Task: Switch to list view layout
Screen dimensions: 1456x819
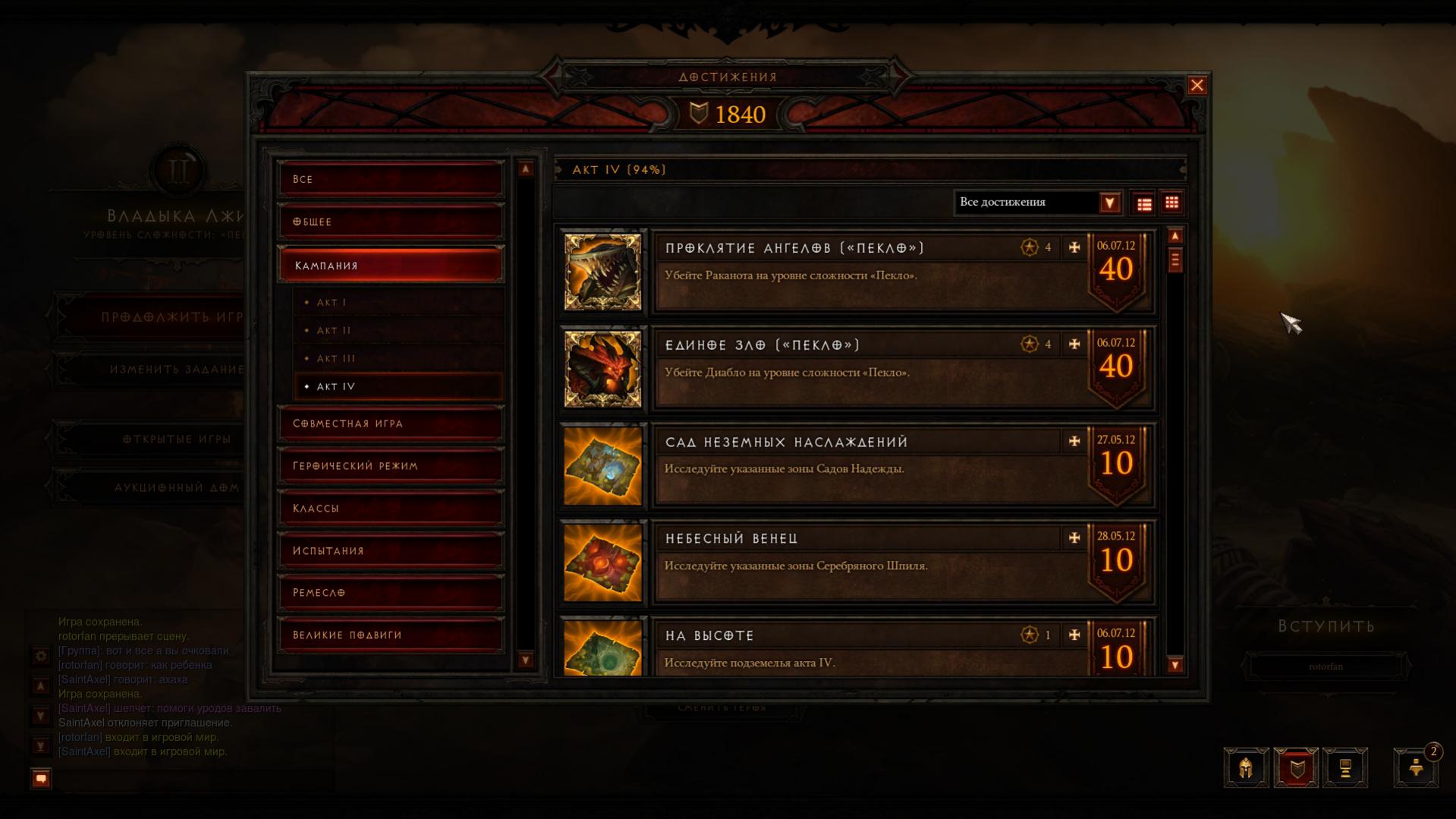Action: tap(1144, 203)
